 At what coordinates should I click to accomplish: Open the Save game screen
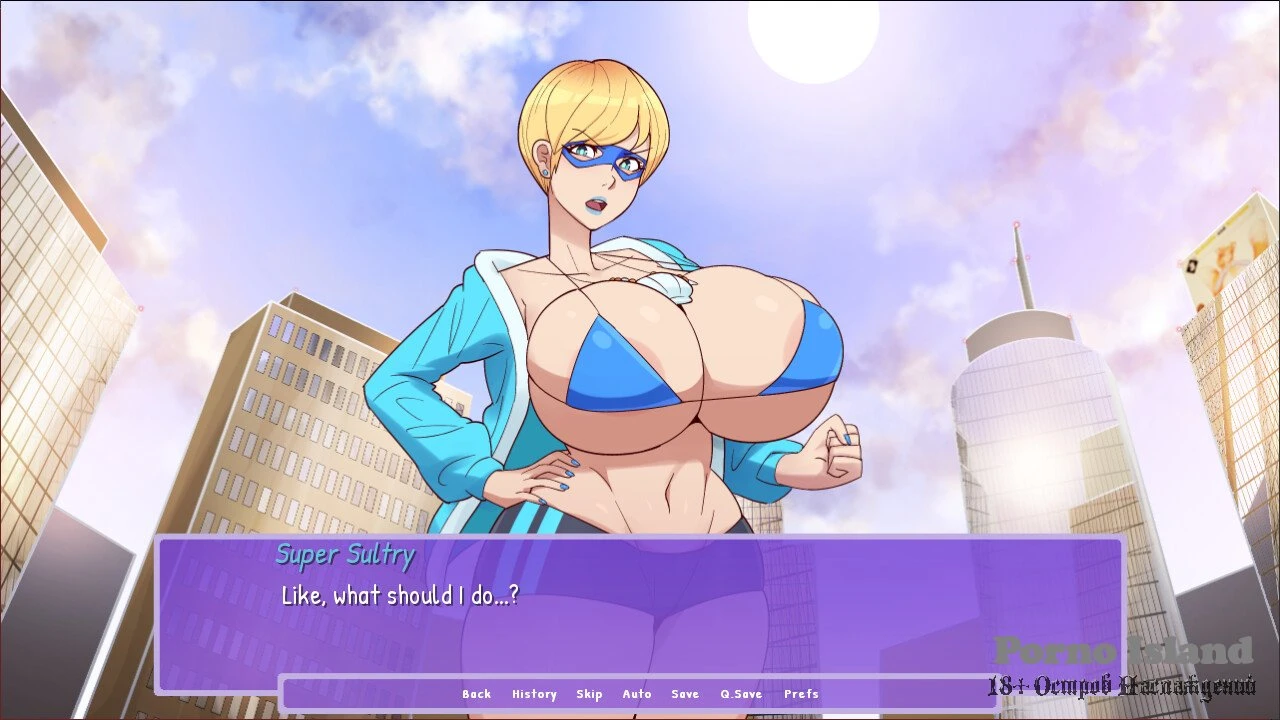685,694
